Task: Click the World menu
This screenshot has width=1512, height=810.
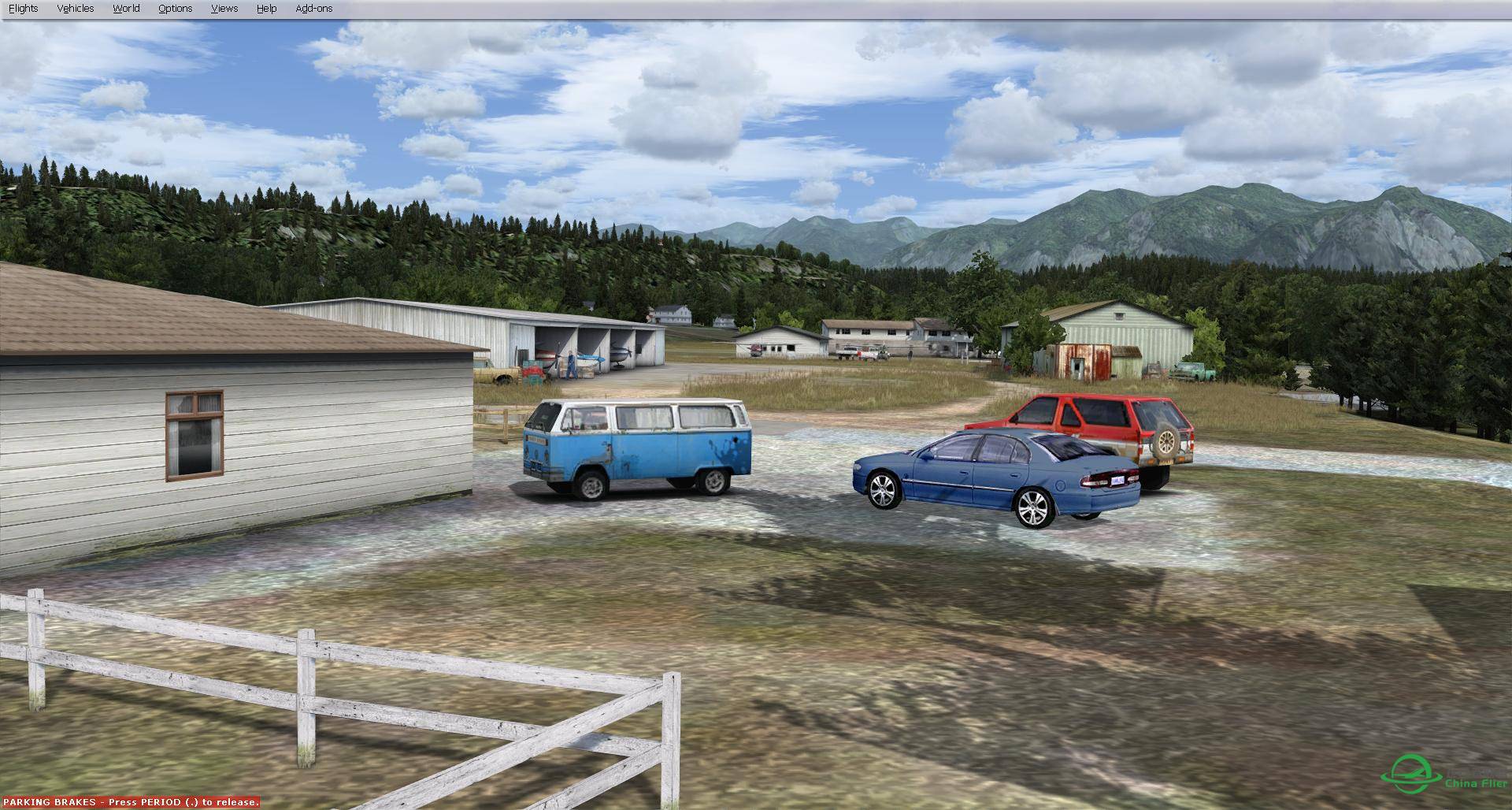Action: (x=126, y=9)
